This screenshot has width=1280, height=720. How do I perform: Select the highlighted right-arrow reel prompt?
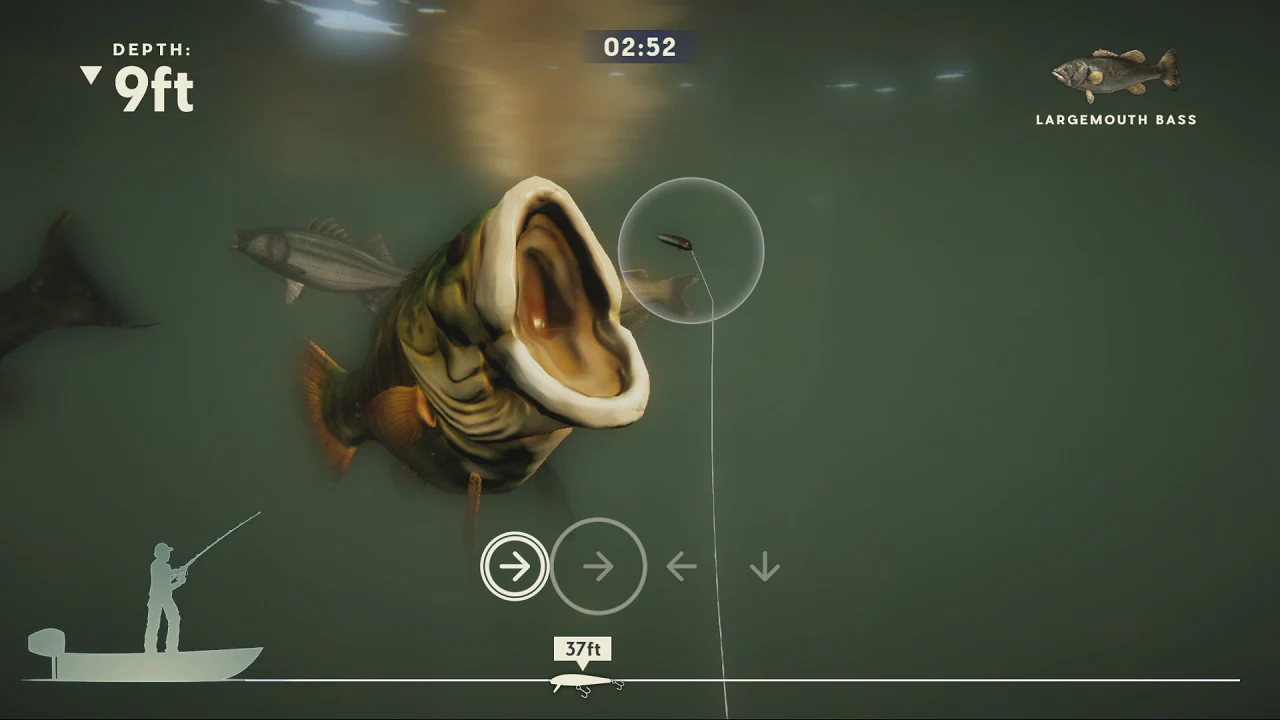click(514, 566)
